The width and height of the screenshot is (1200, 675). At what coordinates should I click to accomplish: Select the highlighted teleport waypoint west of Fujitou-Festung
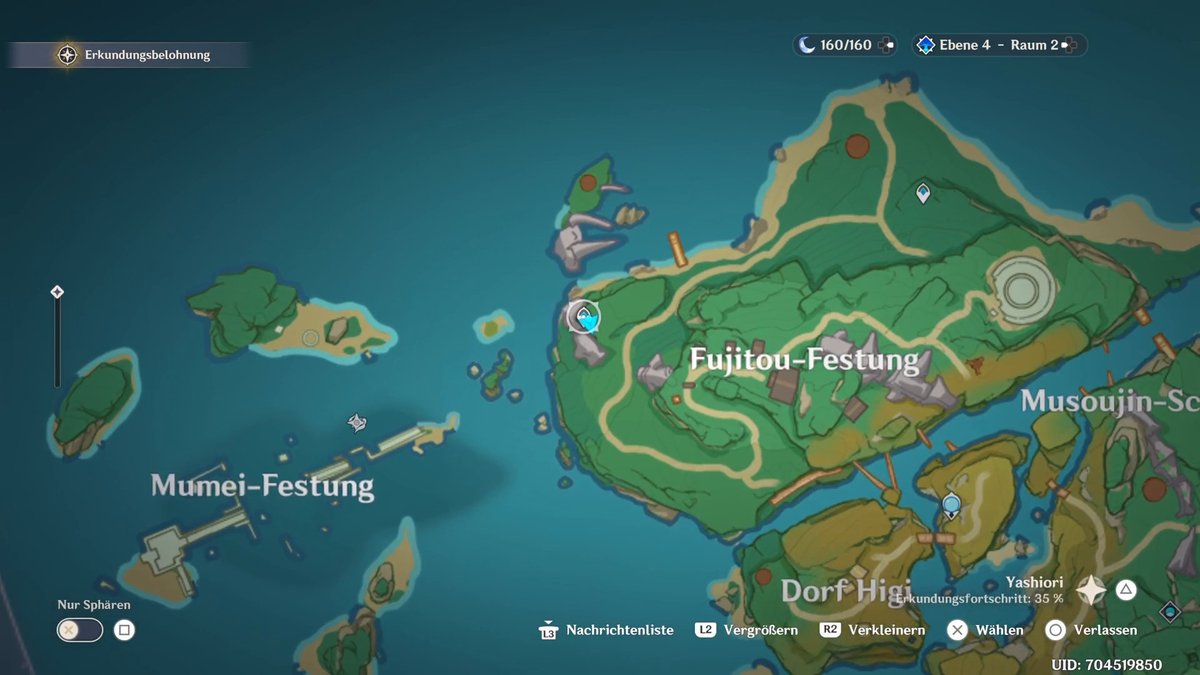[x=584, y=318]
